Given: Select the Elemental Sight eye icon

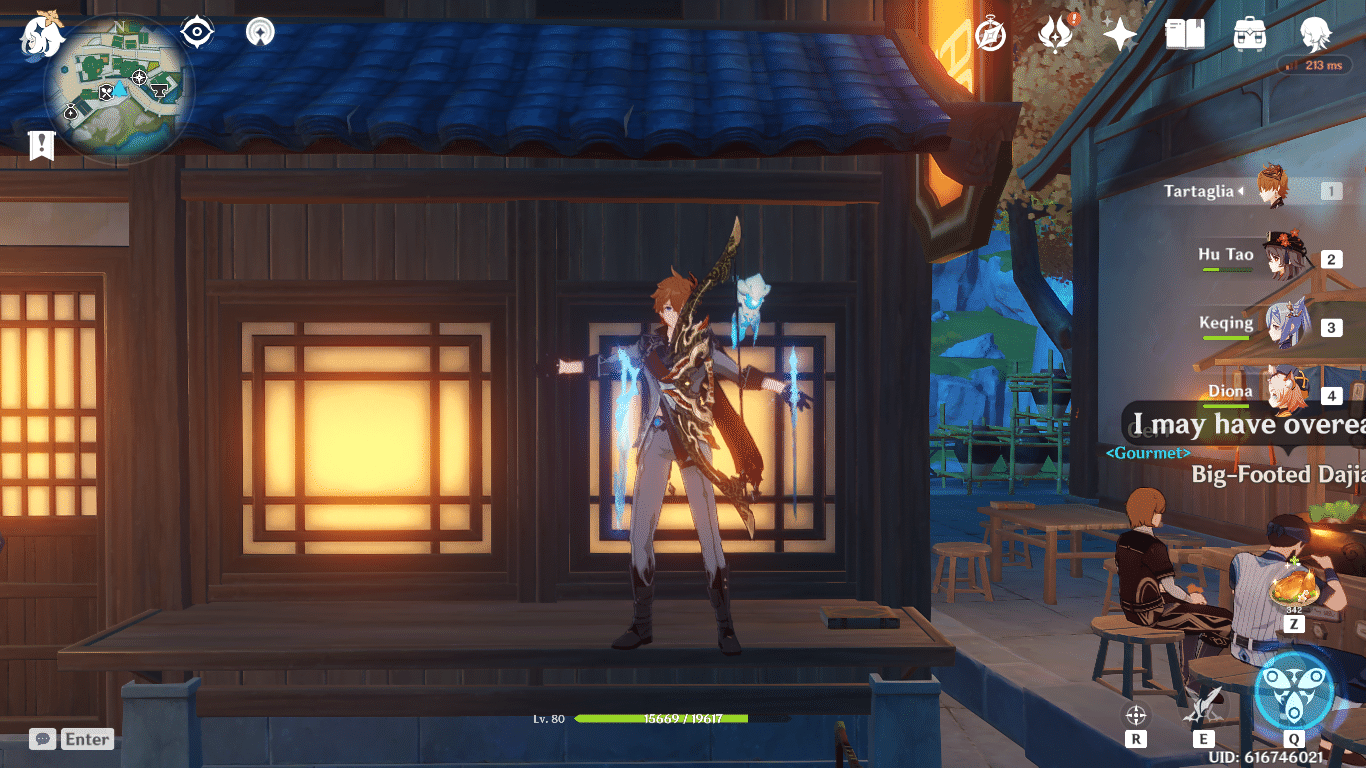Looking at the screenshot, I should point(196,31).
